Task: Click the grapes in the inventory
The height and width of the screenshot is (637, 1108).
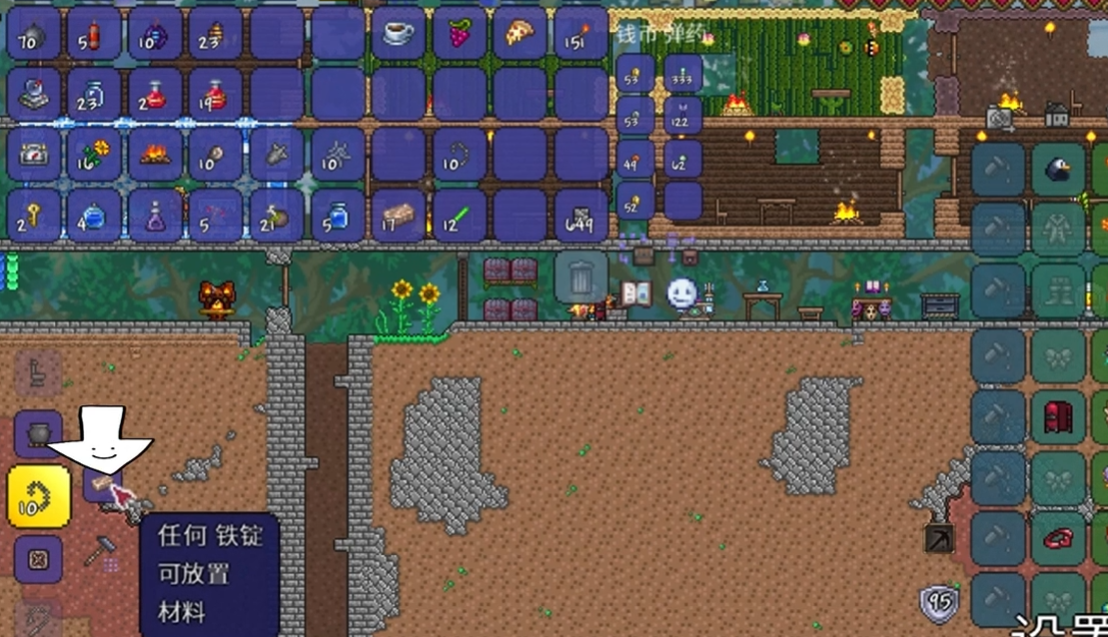Action: point(460,34)
